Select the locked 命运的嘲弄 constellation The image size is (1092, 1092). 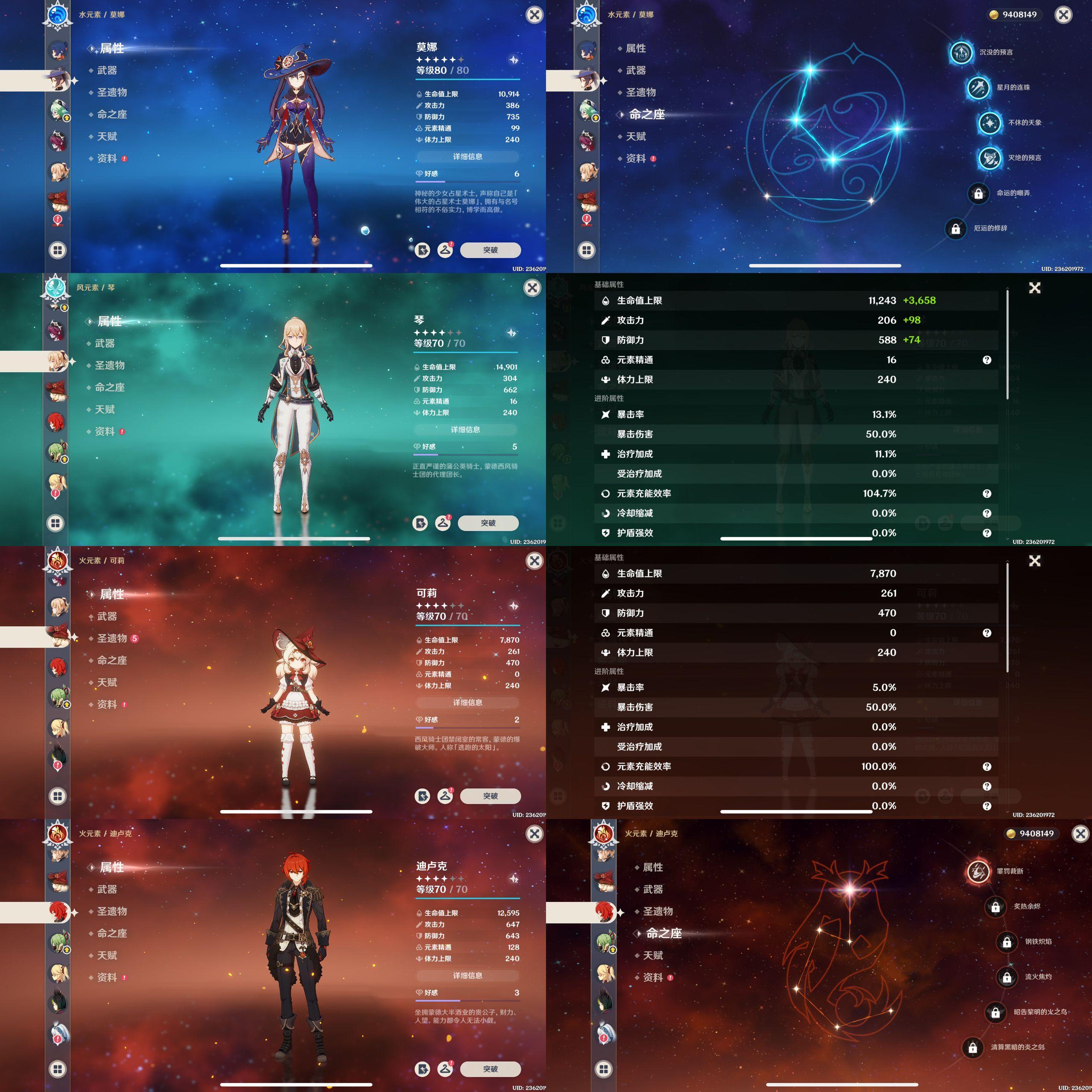click(x=978, y=193)
